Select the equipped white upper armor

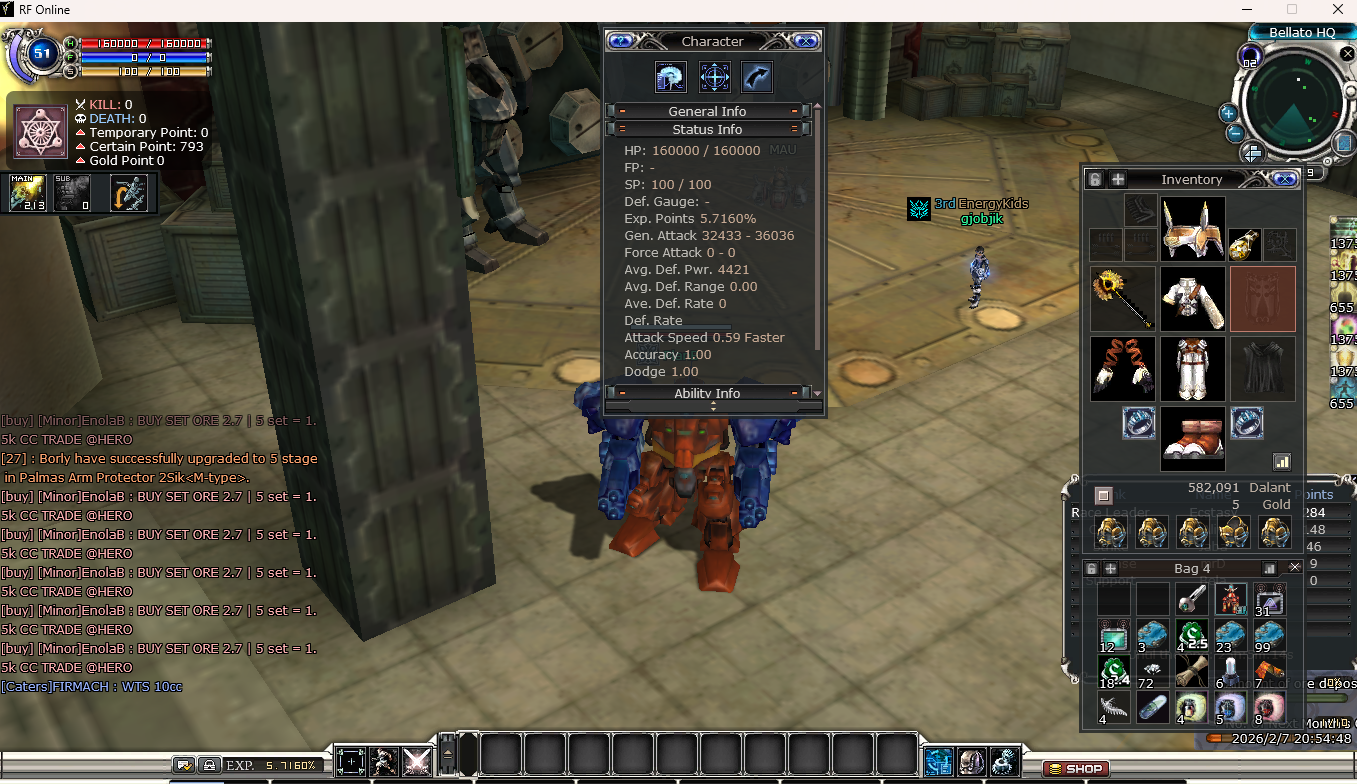[1192, 298]
